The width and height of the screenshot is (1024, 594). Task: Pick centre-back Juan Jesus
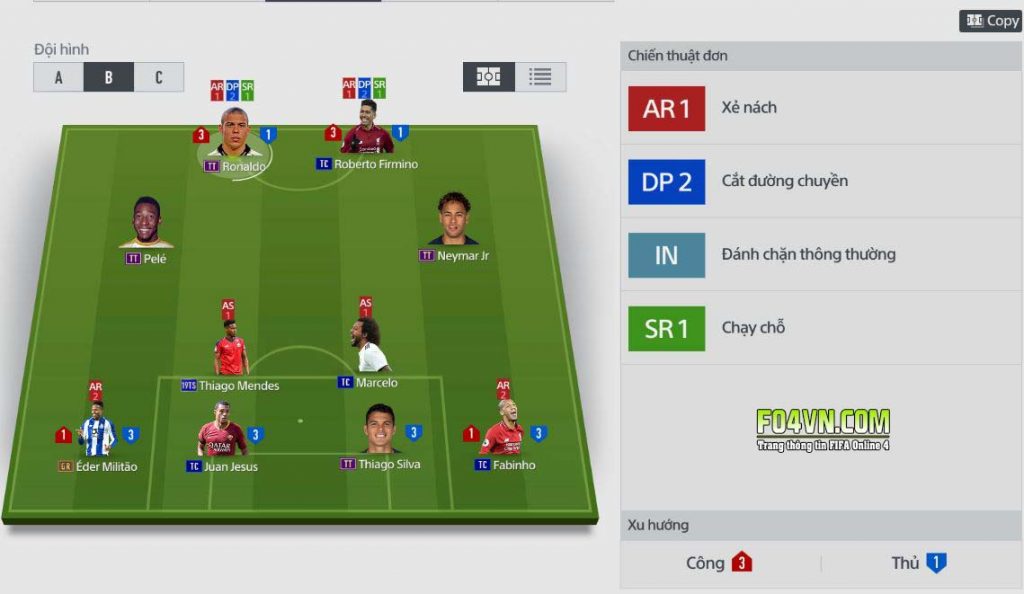tap(221, 432)
